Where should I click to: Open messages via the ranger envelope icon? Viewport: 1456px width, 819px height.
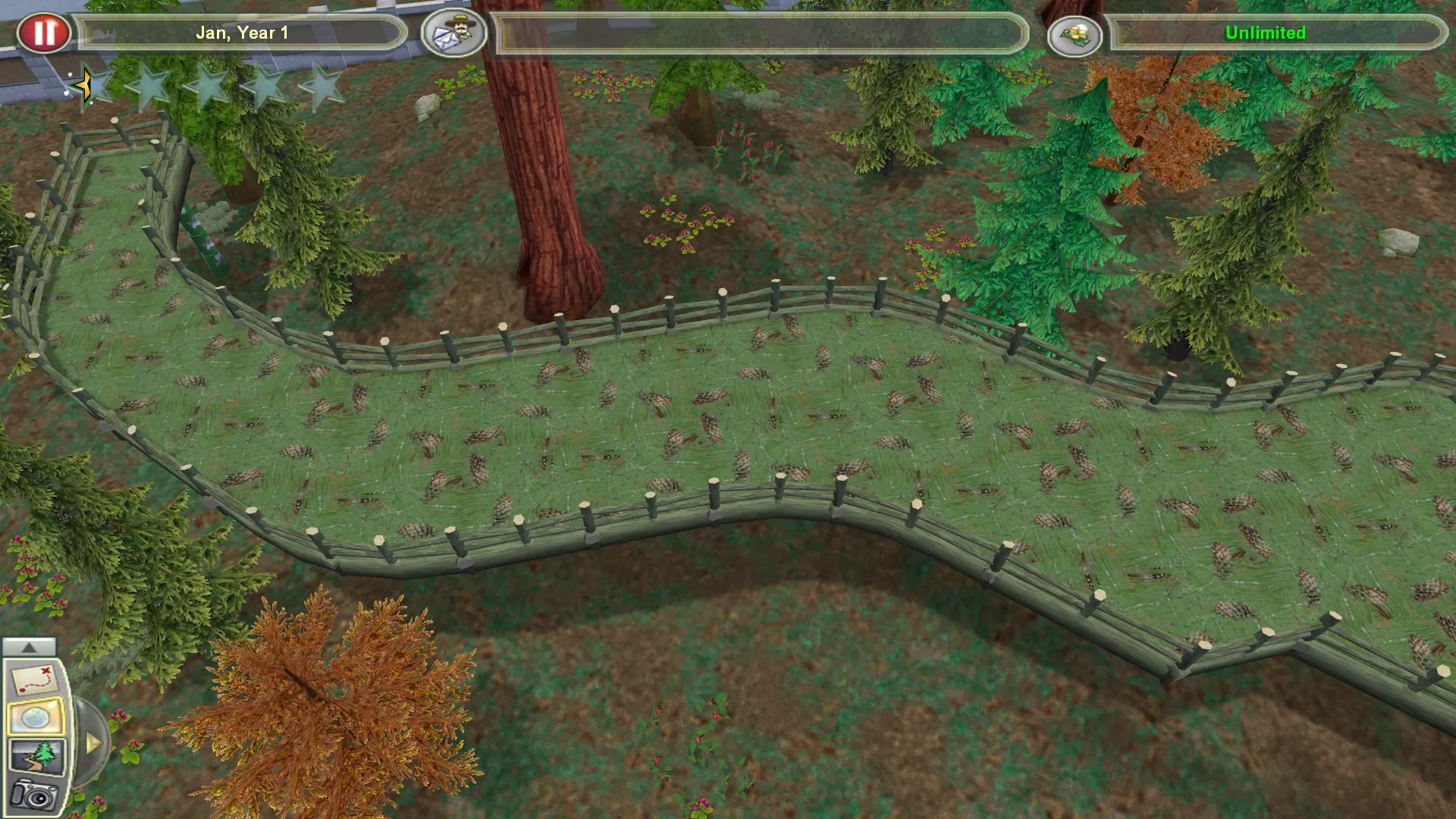[x=452, y=33]
